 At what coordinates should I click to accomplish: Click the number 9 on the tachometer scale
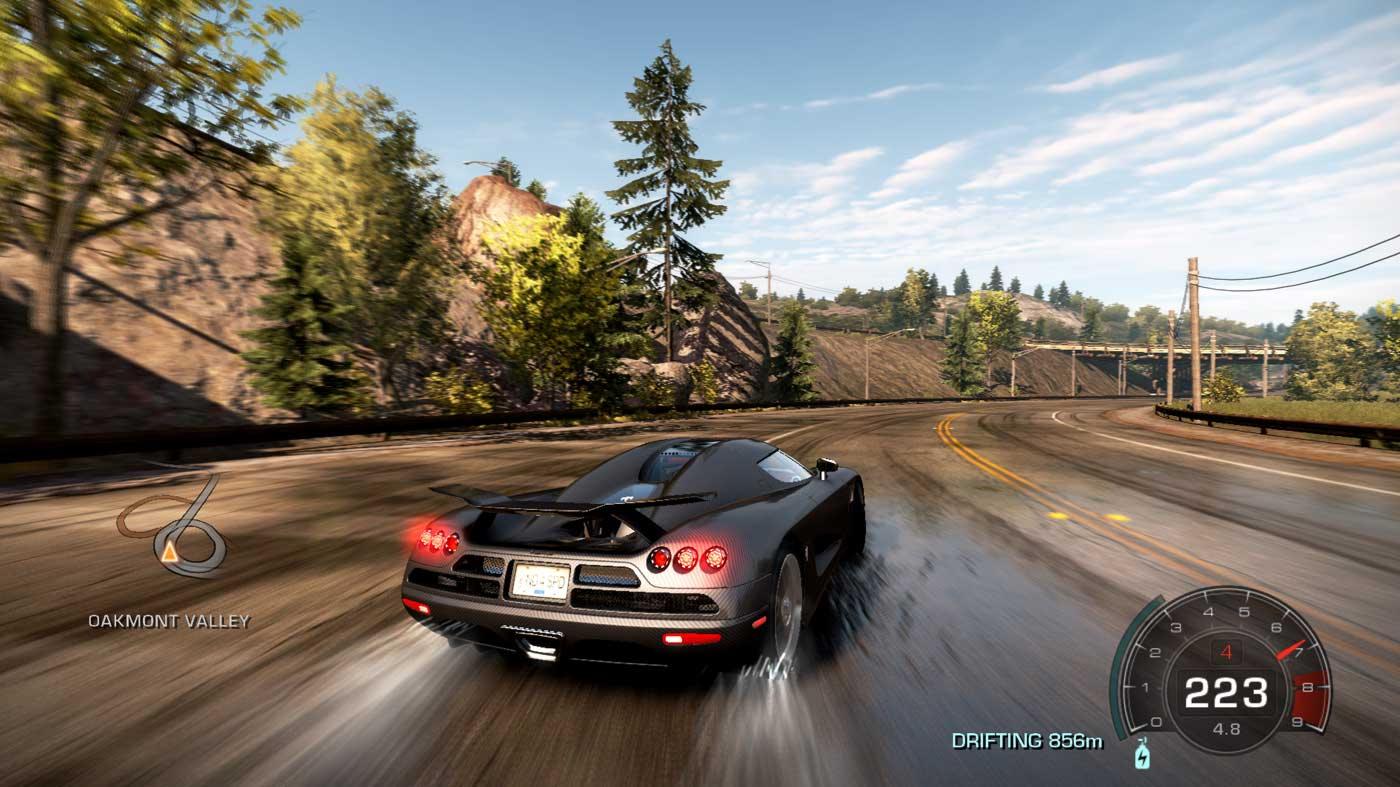coord(1299,720)
